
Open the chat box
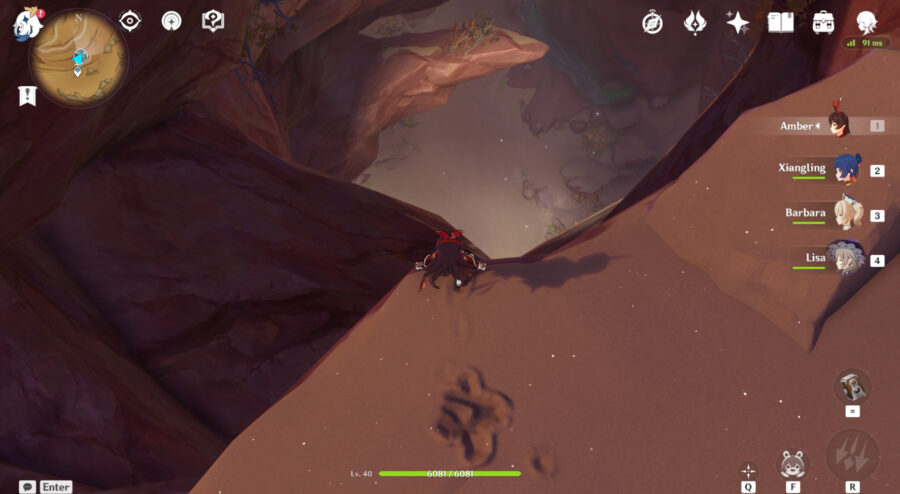click(x=27, y=487)
